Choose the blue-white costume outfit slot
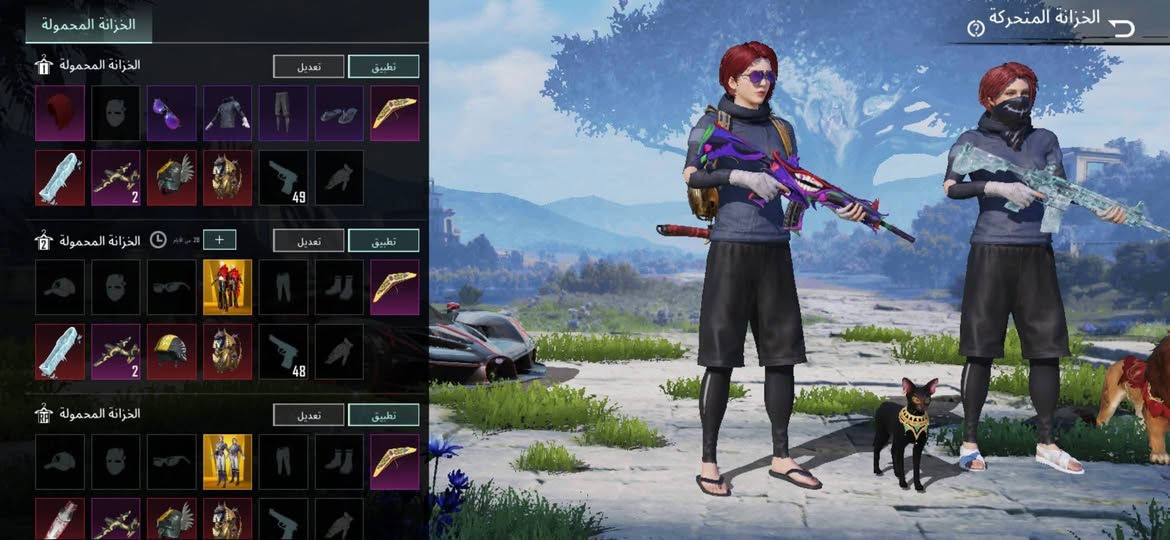The width and height of the screenshot is (1170, 540). 228,461
